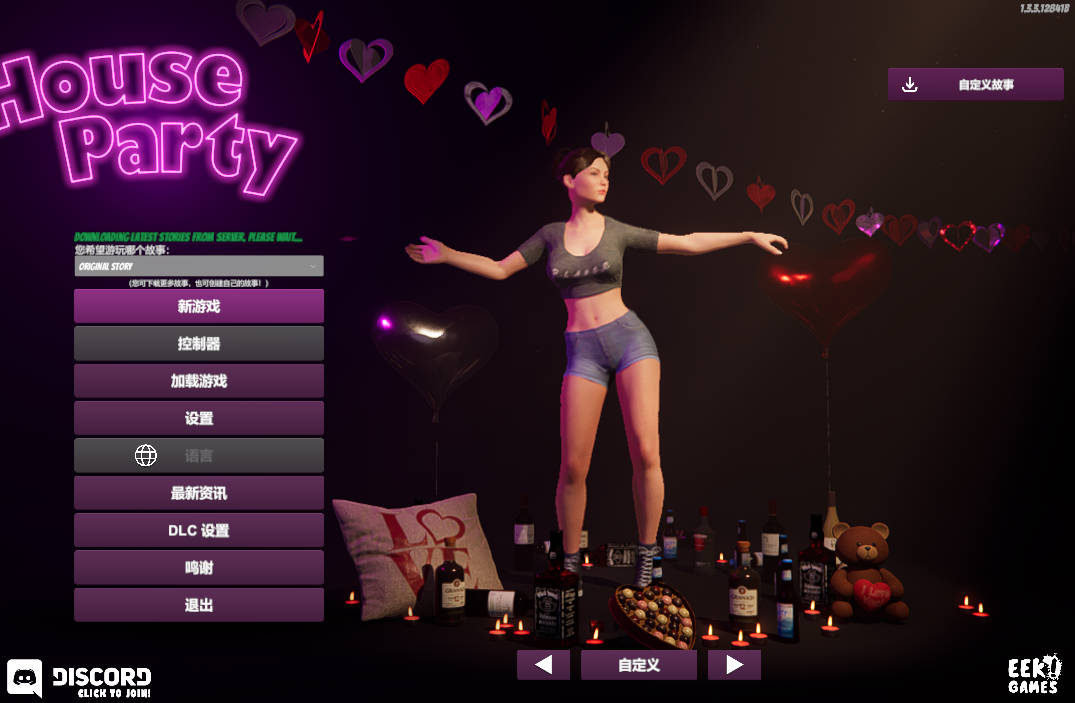Open the 控制器 controller menu
This screenshot has height=703, width=1075.
pos(198,343)
